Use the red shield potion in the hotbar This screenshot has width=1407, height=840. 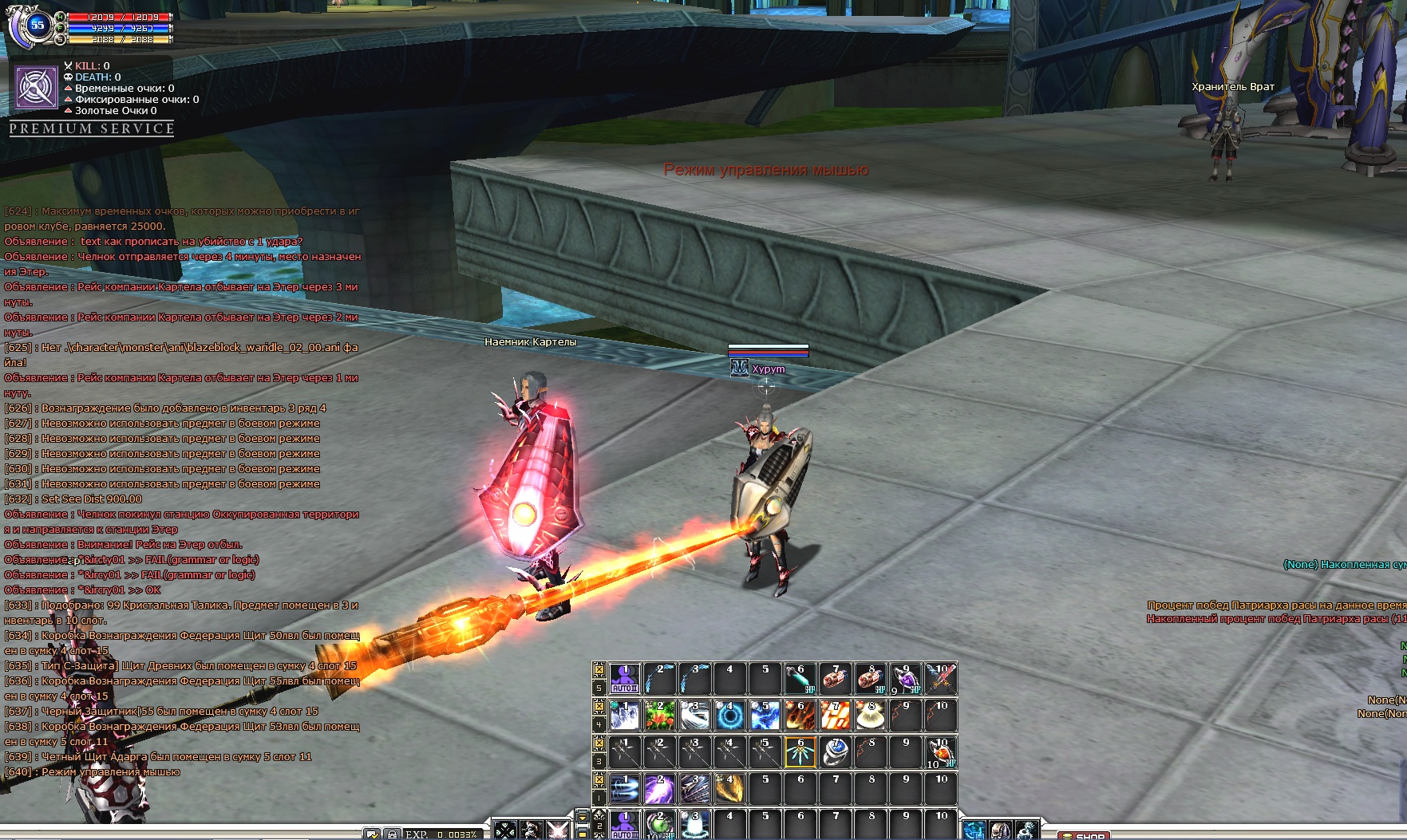tap(941, 752)
